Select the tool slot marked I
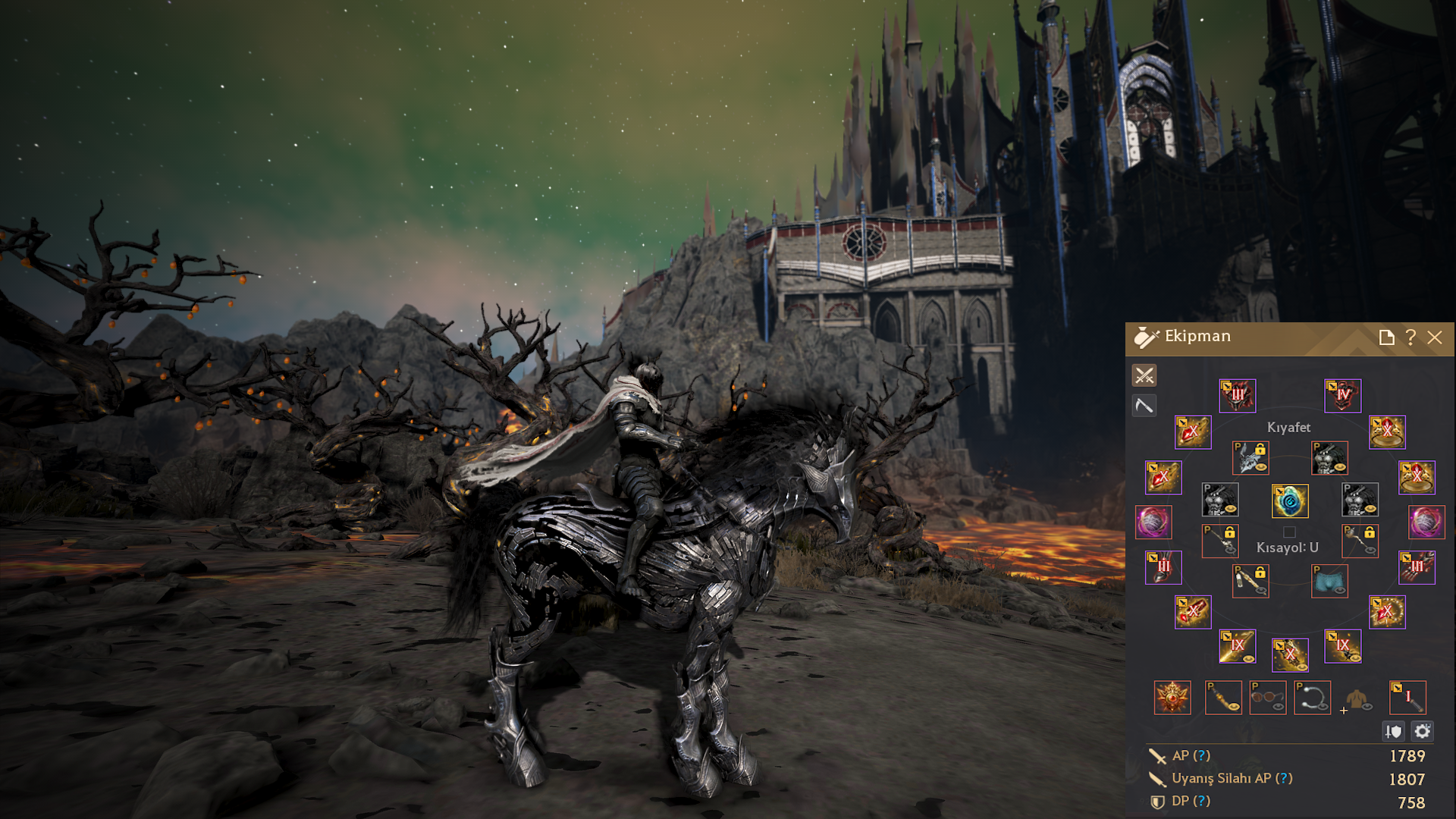 coord(1407,698)
